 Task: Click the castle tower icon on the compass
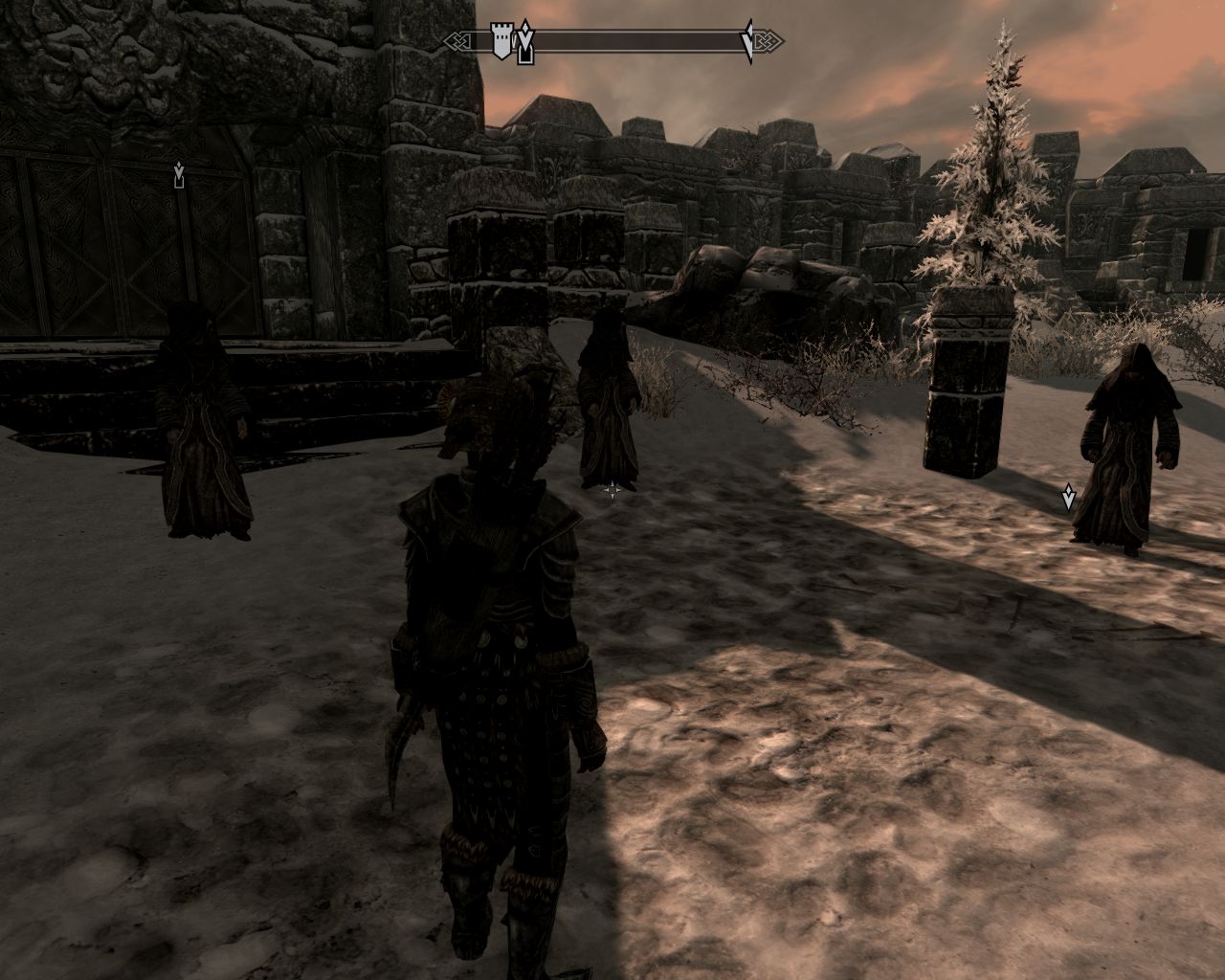click(x=500, y=42)
